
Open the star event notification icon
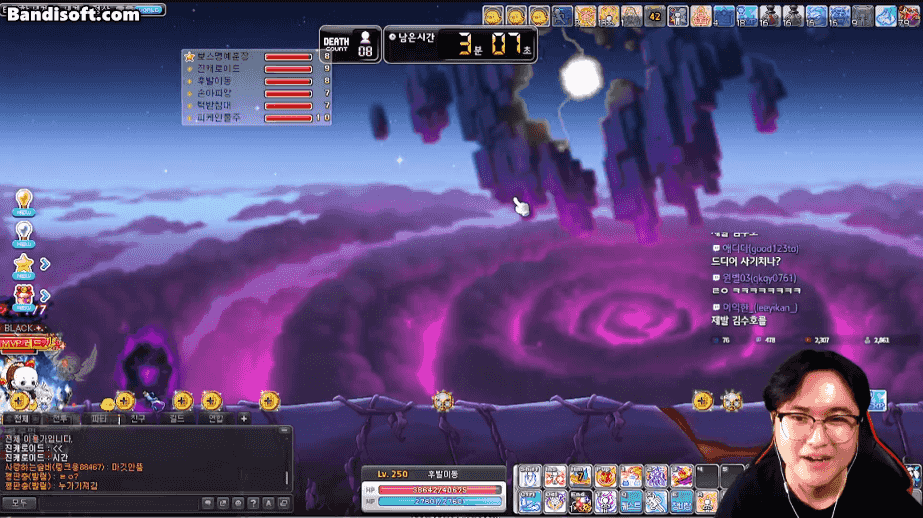pyautogui.click(x=24, y=265)
